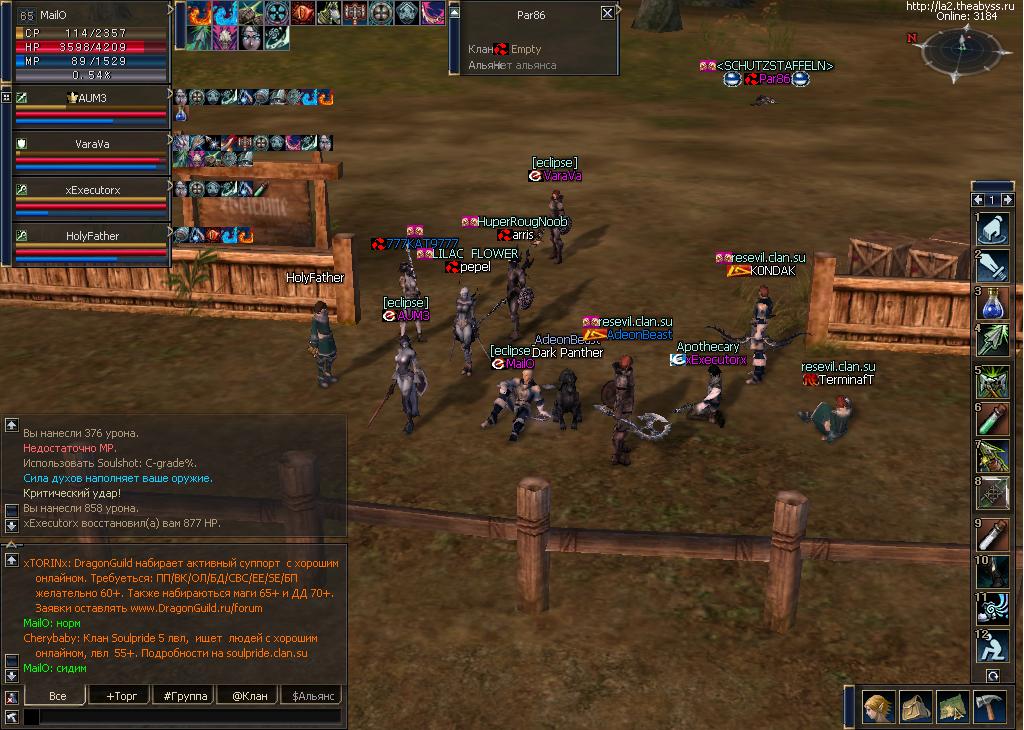Switch to the @Клан chat tab
1024x730 pixels.
click(249, 696)
